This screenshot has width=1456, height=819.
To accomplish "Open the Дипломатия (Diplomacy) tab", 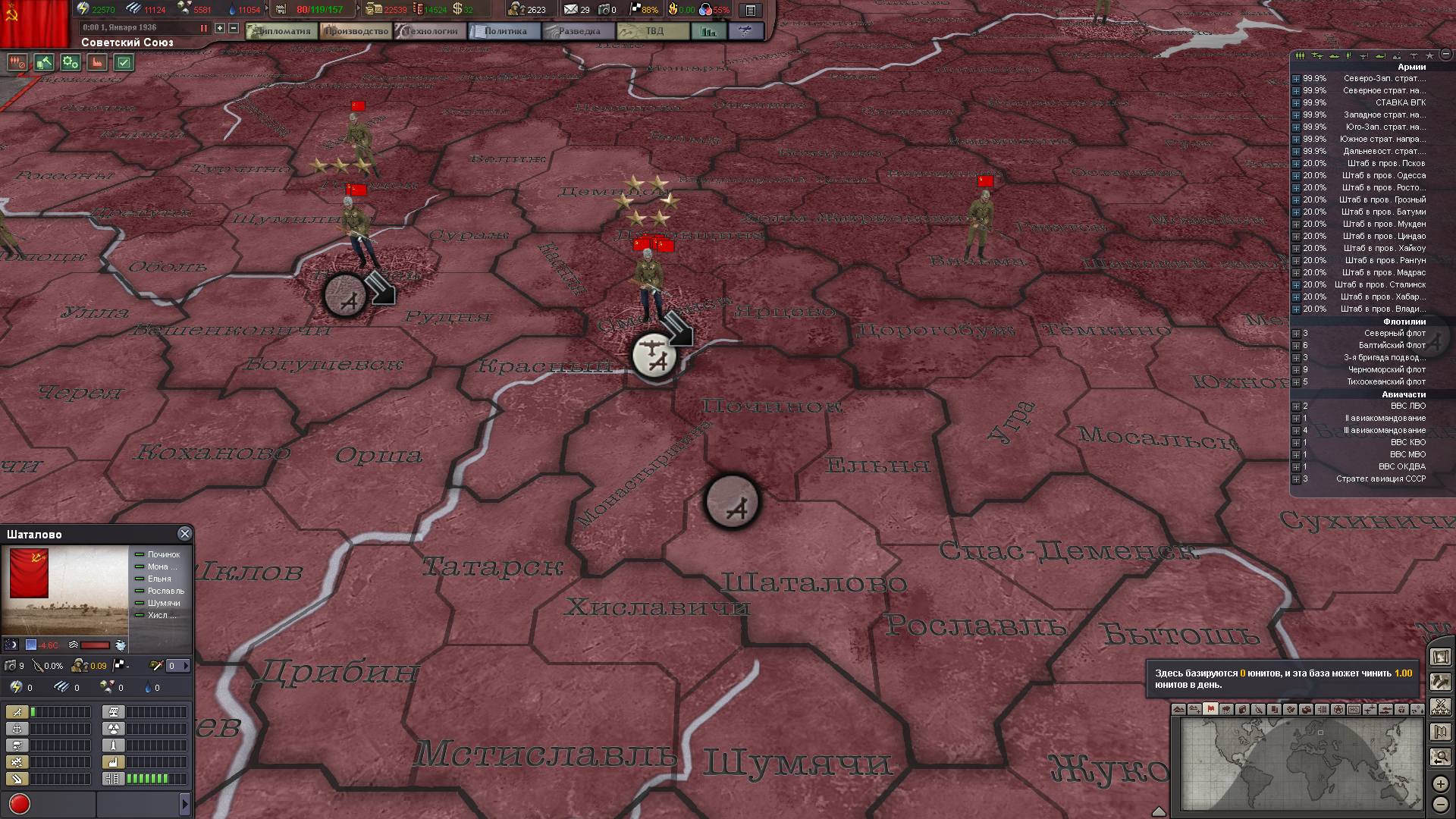I will tap(282, 31).
